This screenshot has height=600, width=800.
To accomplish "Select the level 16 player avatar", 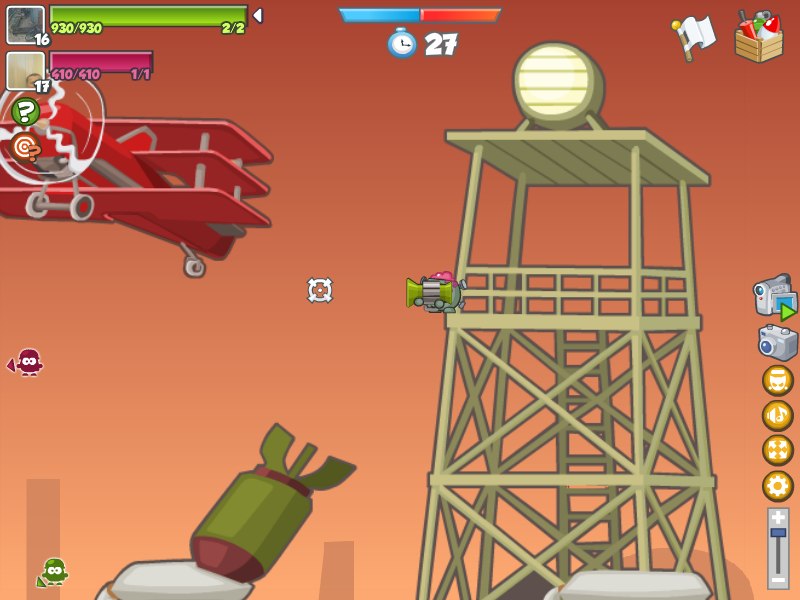I will [x=25, y=24].
